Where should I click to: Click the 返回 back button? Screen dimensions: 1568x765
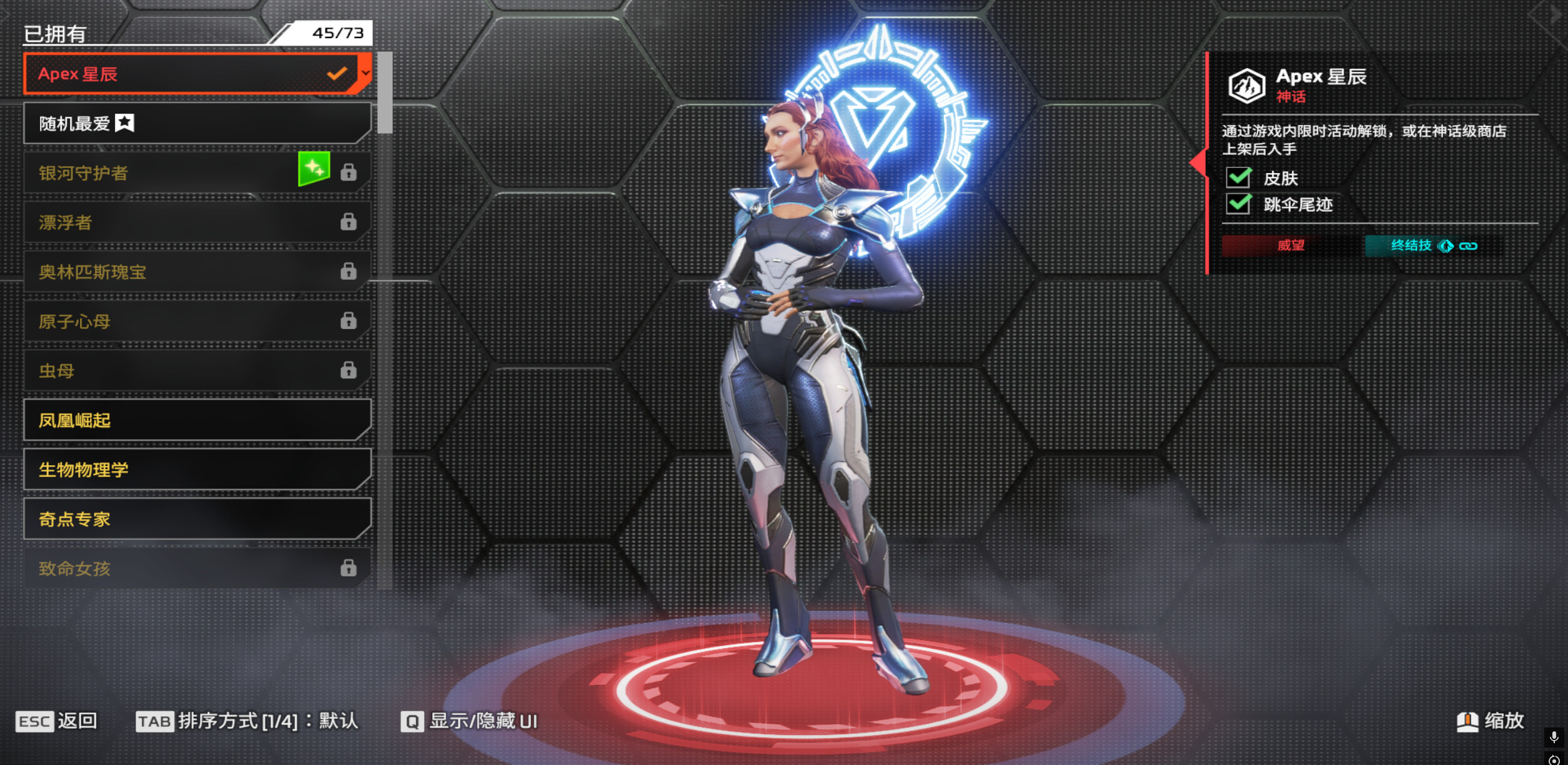point(56,721)
